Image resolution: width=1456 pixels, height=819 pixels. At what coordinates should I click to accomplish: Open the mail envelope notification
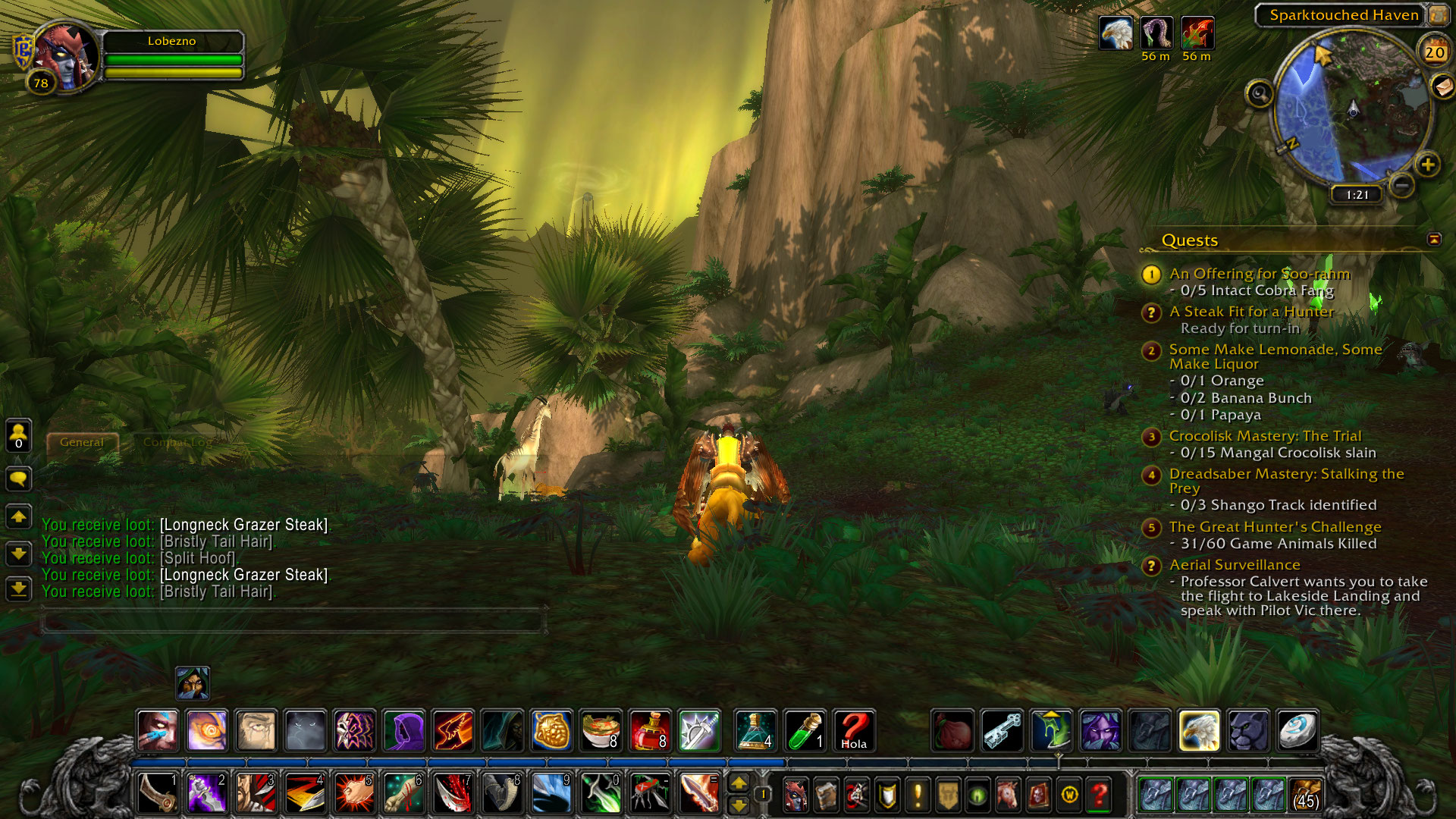click(1443, 86)
